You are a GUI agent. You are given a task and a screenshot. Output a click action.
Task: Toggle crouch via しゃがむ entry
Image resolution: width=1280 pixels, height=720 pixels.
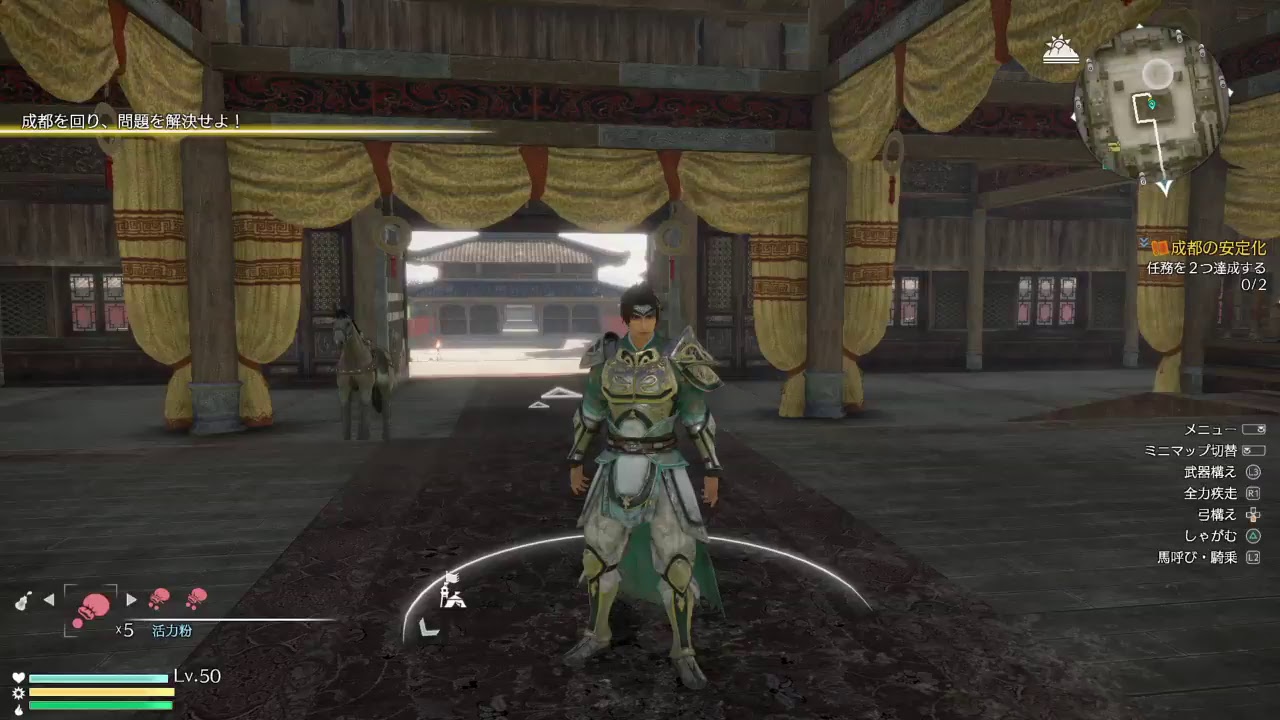[1213, 535]
